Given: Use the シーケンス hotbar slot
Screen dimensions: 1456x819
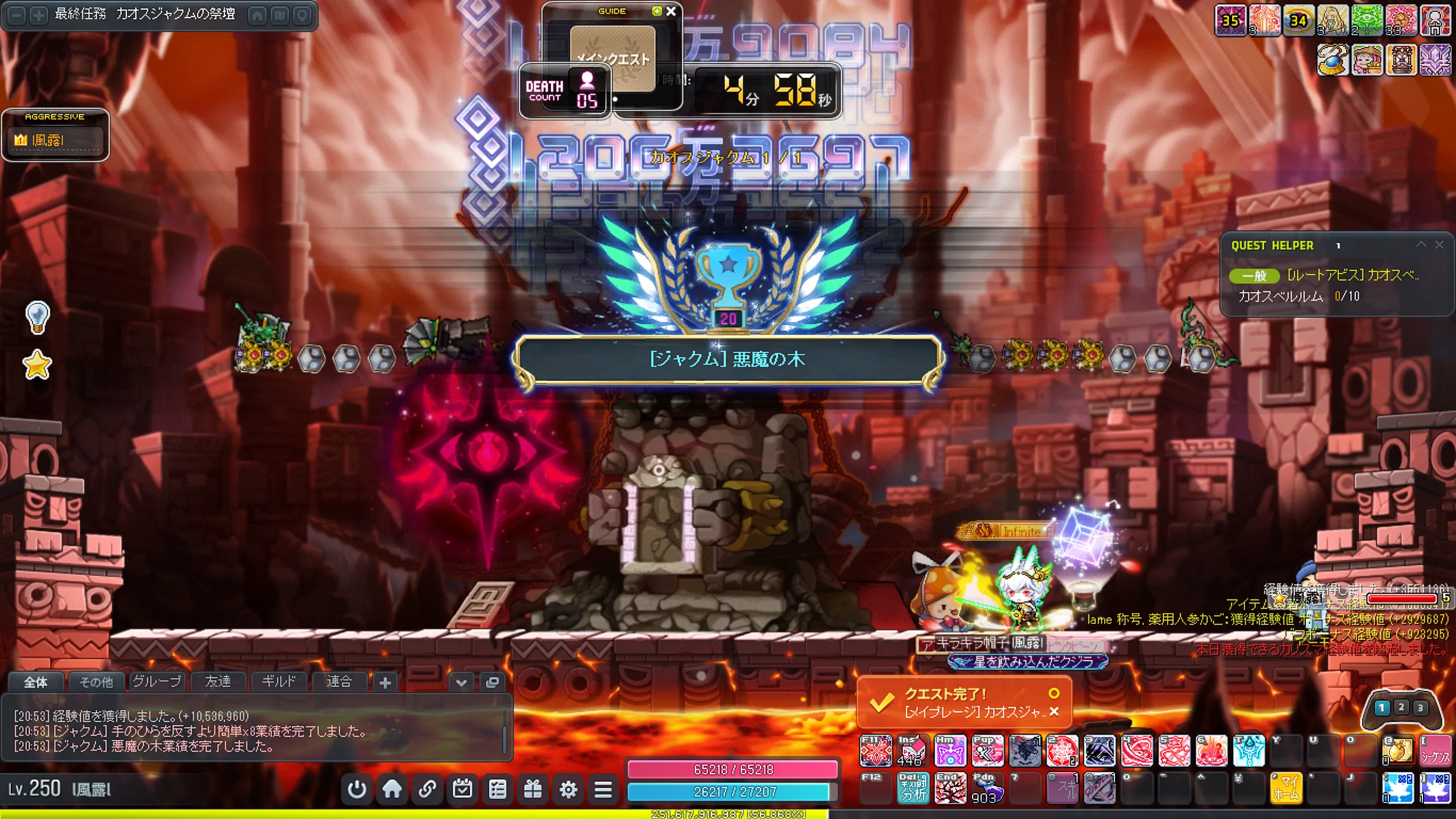Looking at the screenshot, I should (x=1434, y=751).
